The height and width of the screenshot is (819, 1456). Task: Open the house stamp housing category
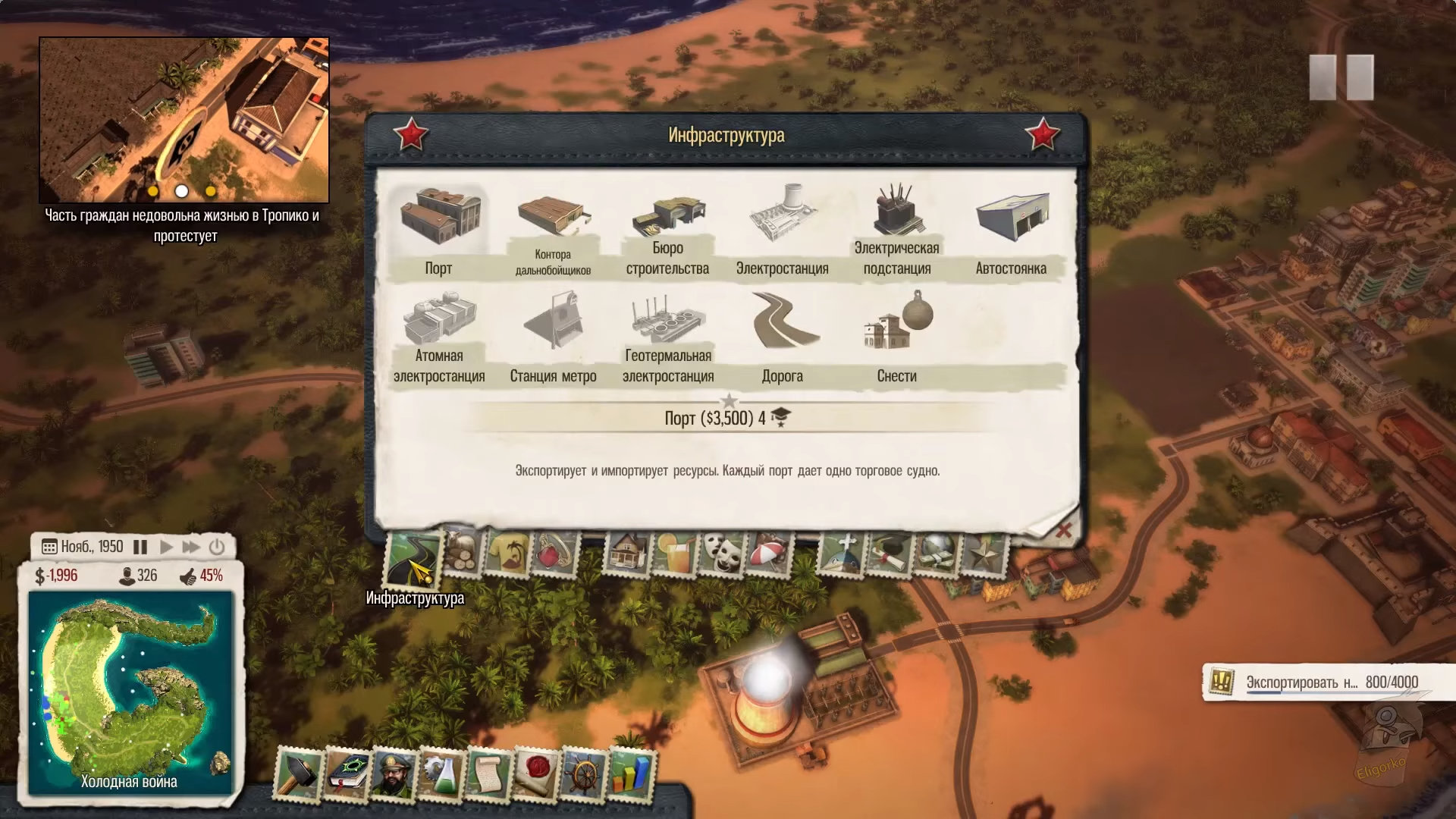point(627,552)
